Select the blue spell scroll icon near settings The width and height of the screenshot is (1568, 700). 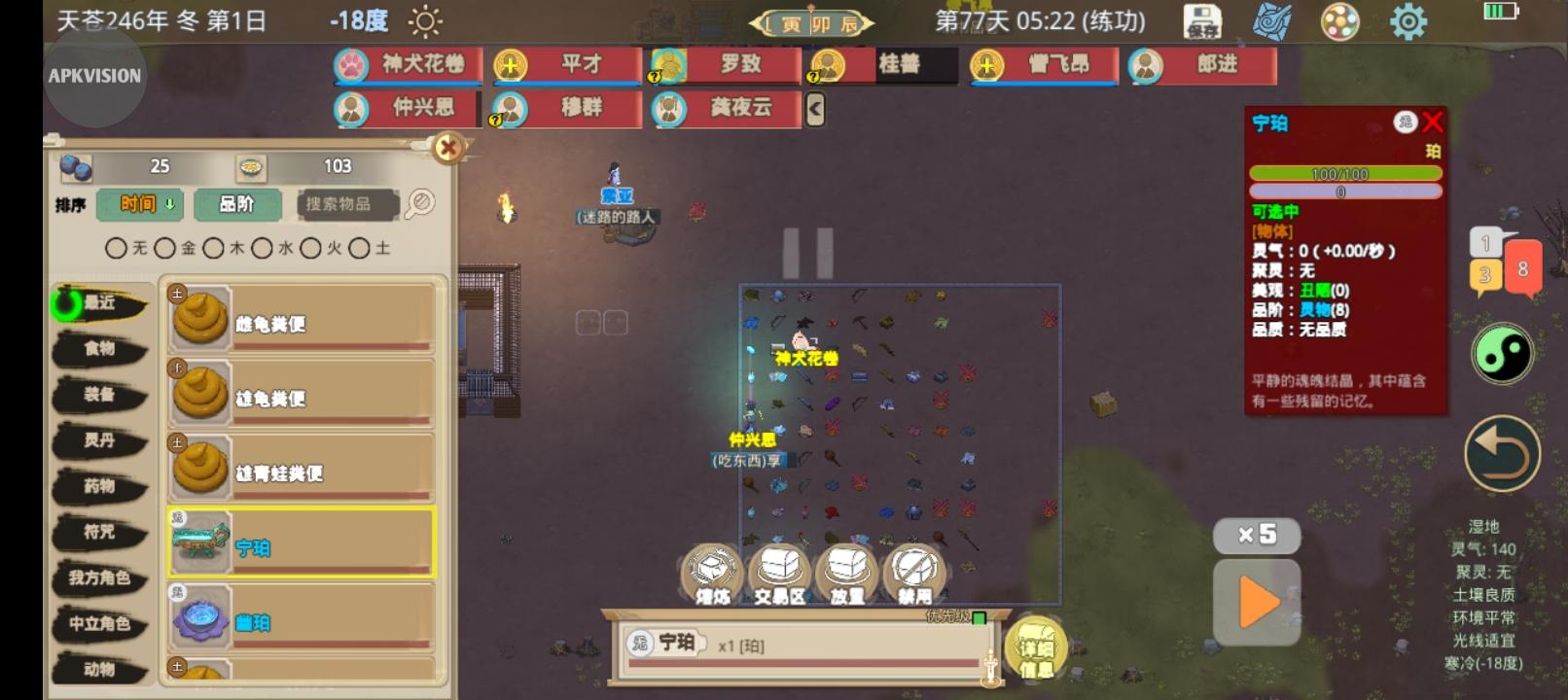click(1274, 19)
